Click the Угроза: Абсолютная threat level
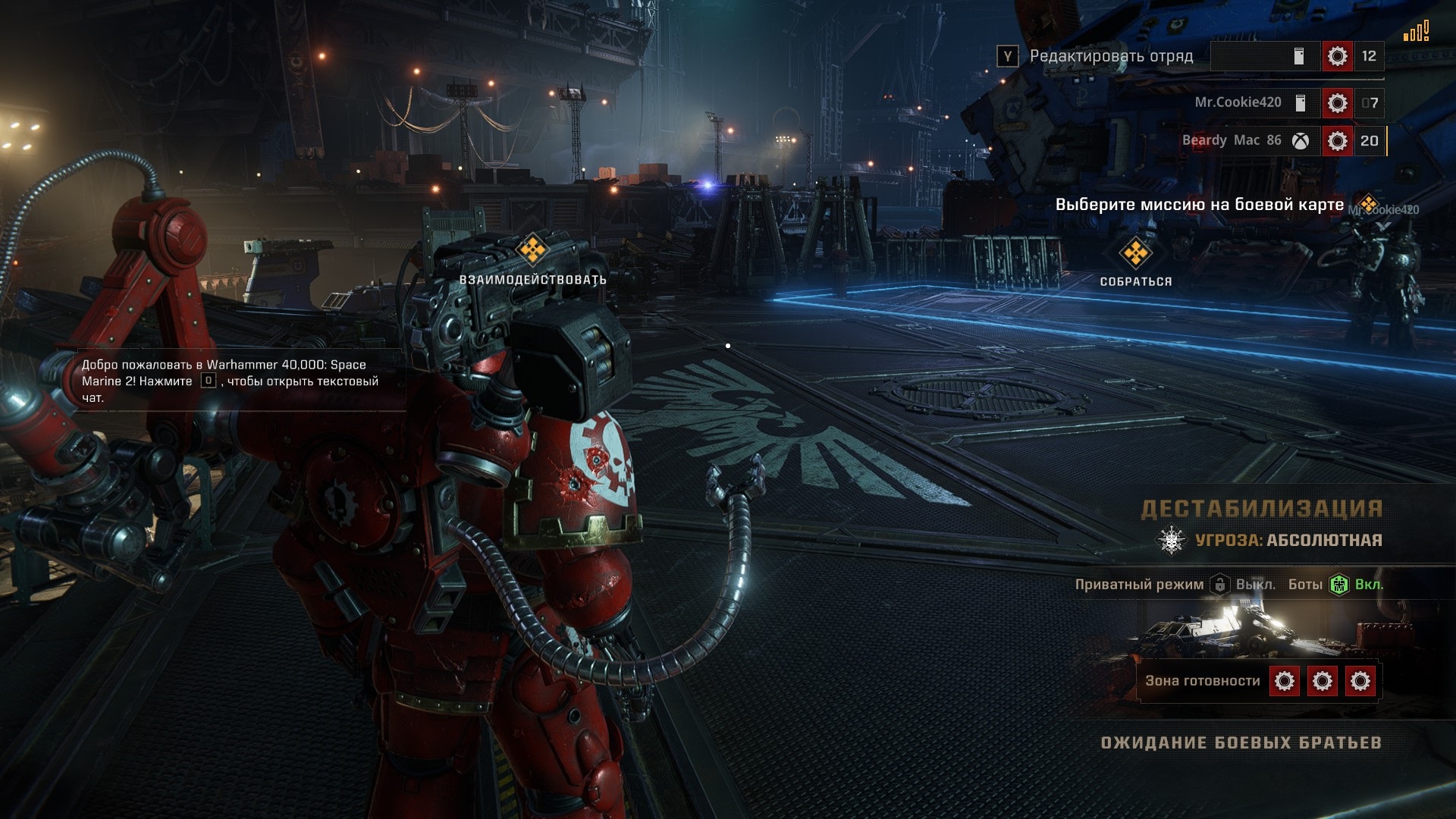Screen dimensions: 1456x819 [1288, 541]
